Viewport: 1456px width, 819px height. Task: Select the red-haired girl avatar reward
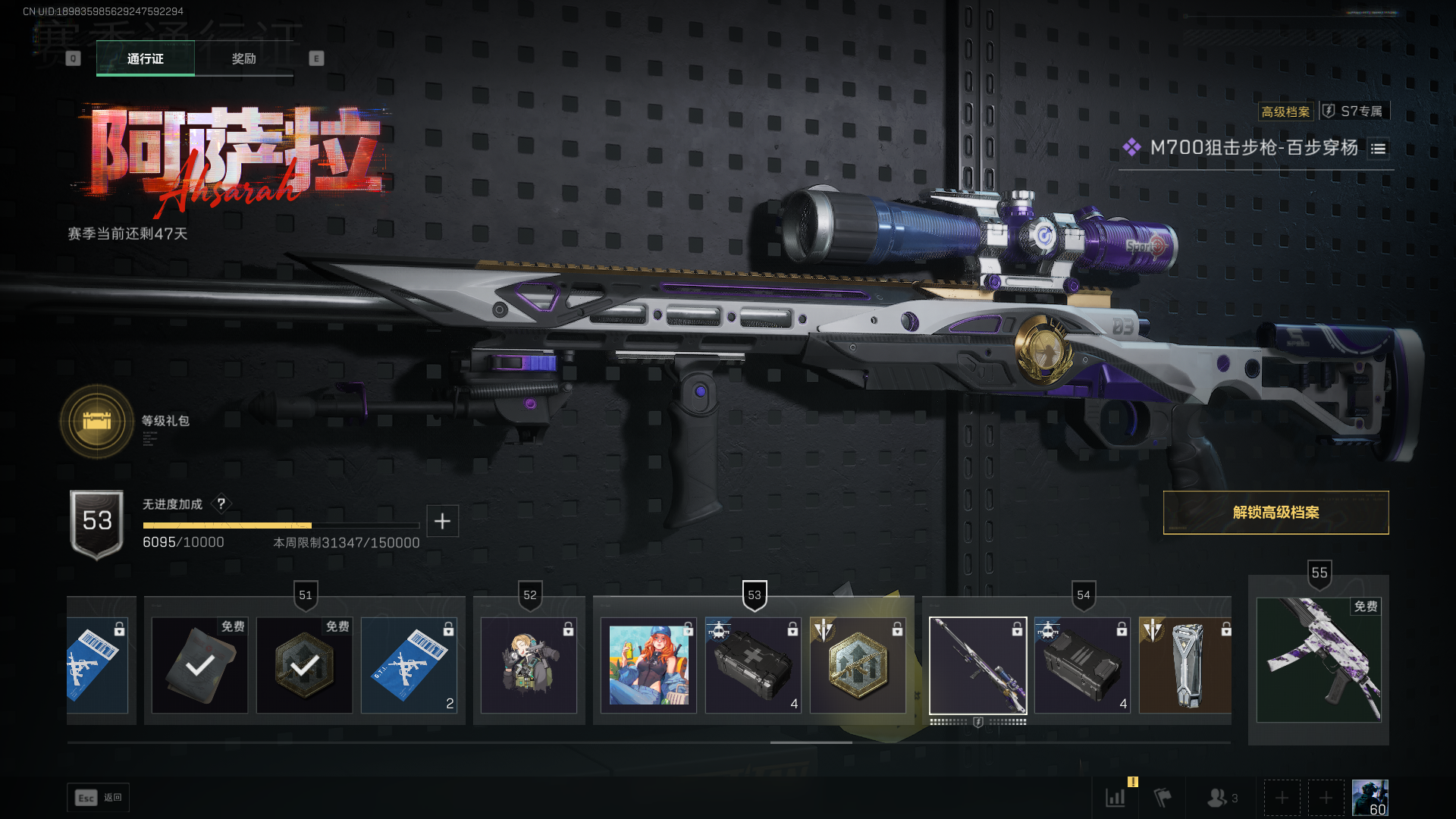coord(648,666)
